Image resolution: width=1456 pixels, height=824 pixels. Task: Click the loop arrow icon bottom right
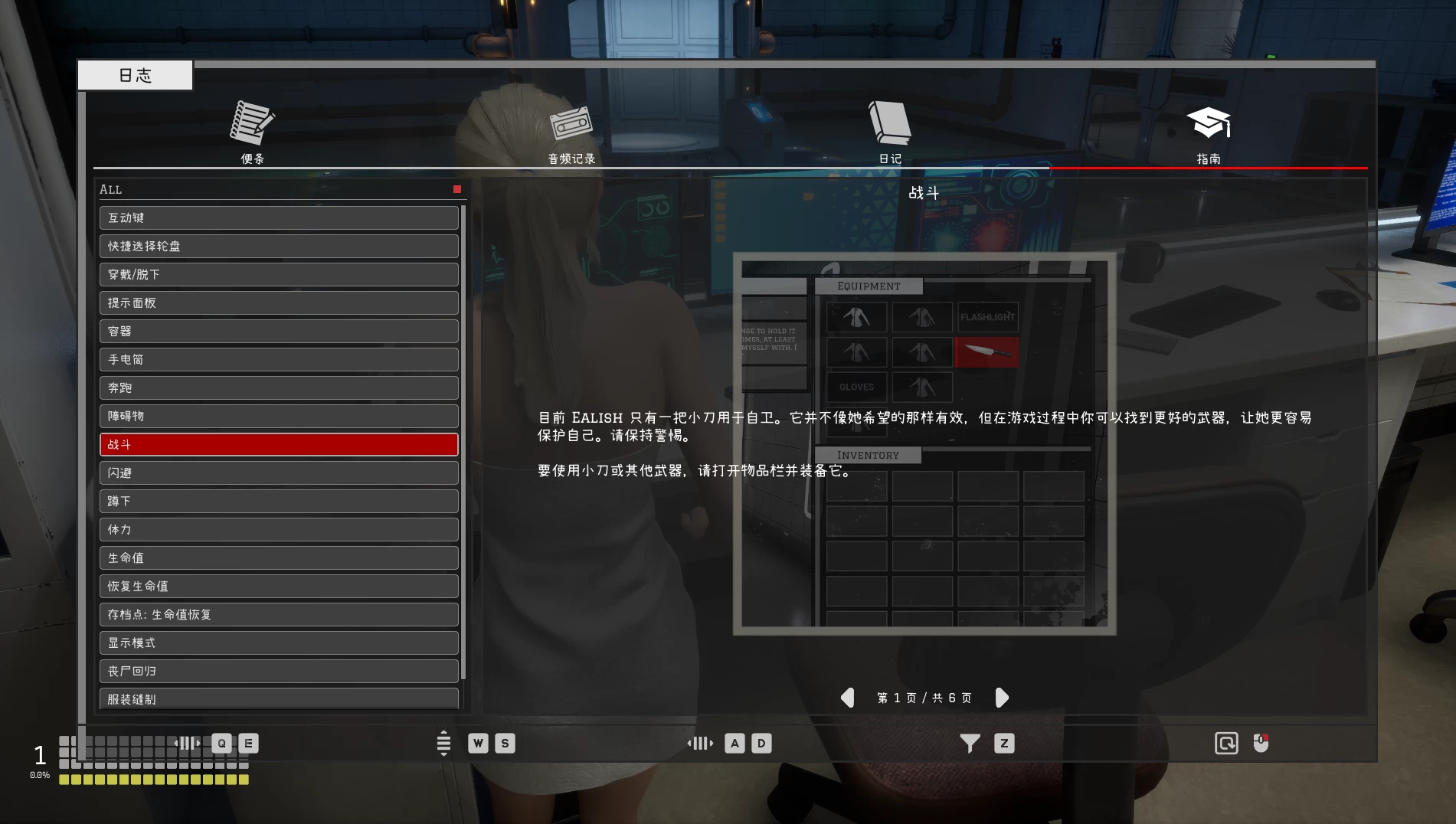[x=1226, y=743]
